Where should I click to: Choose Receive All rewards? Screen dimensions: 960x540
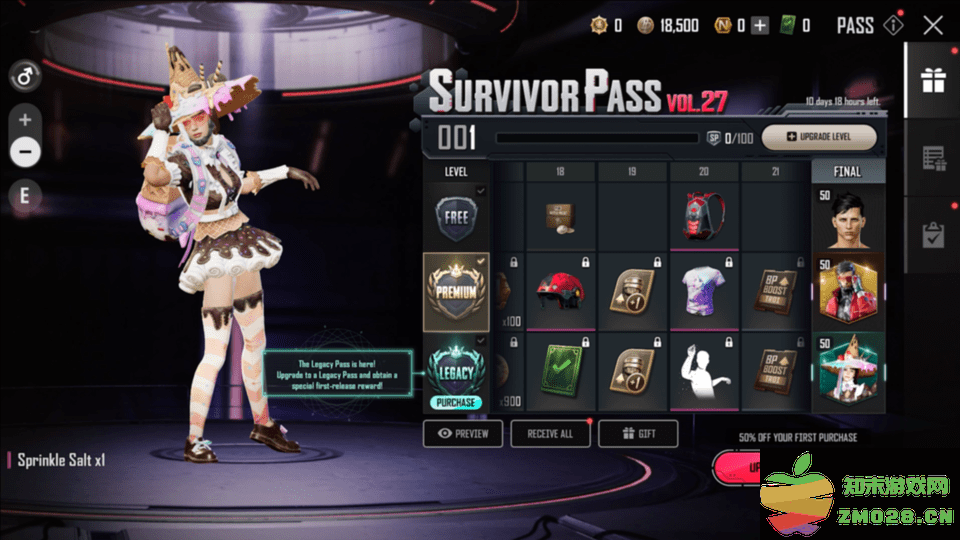[550, 434]
